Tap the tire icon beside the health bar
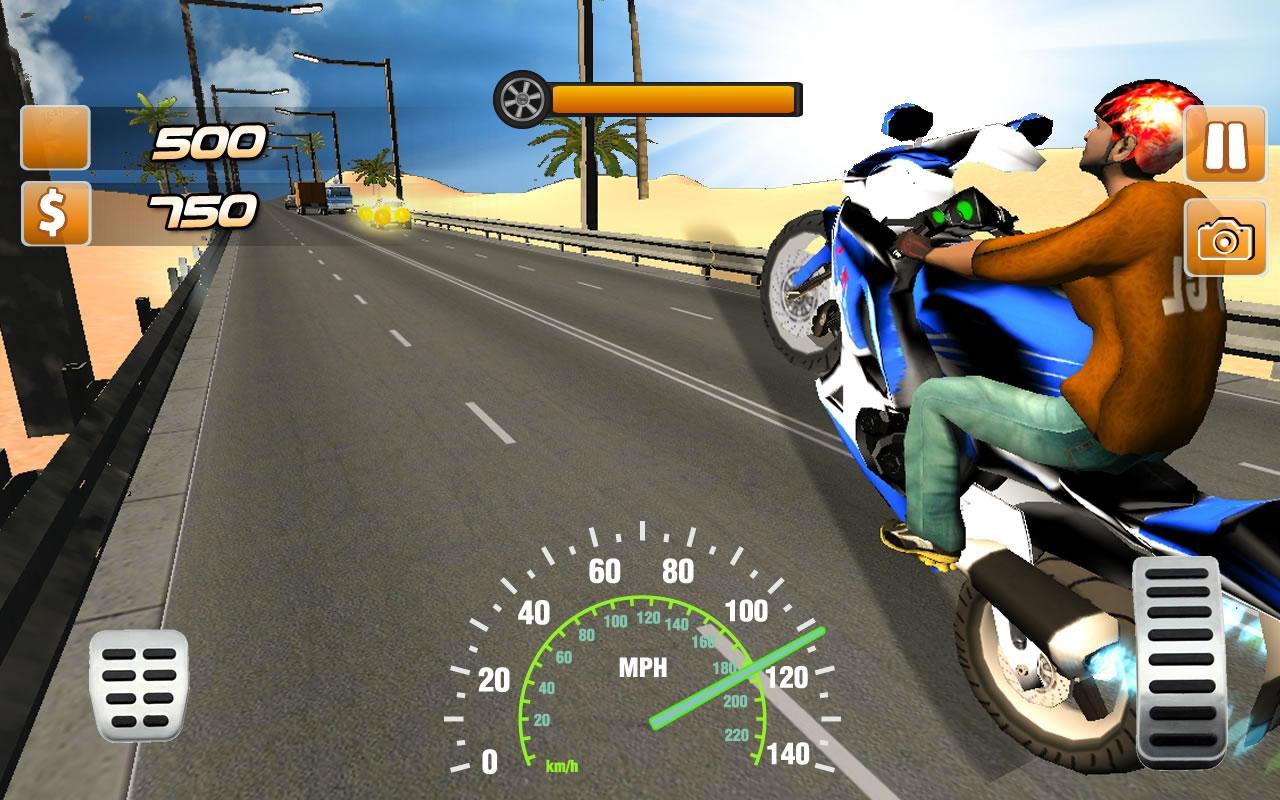 coord(522,98)
